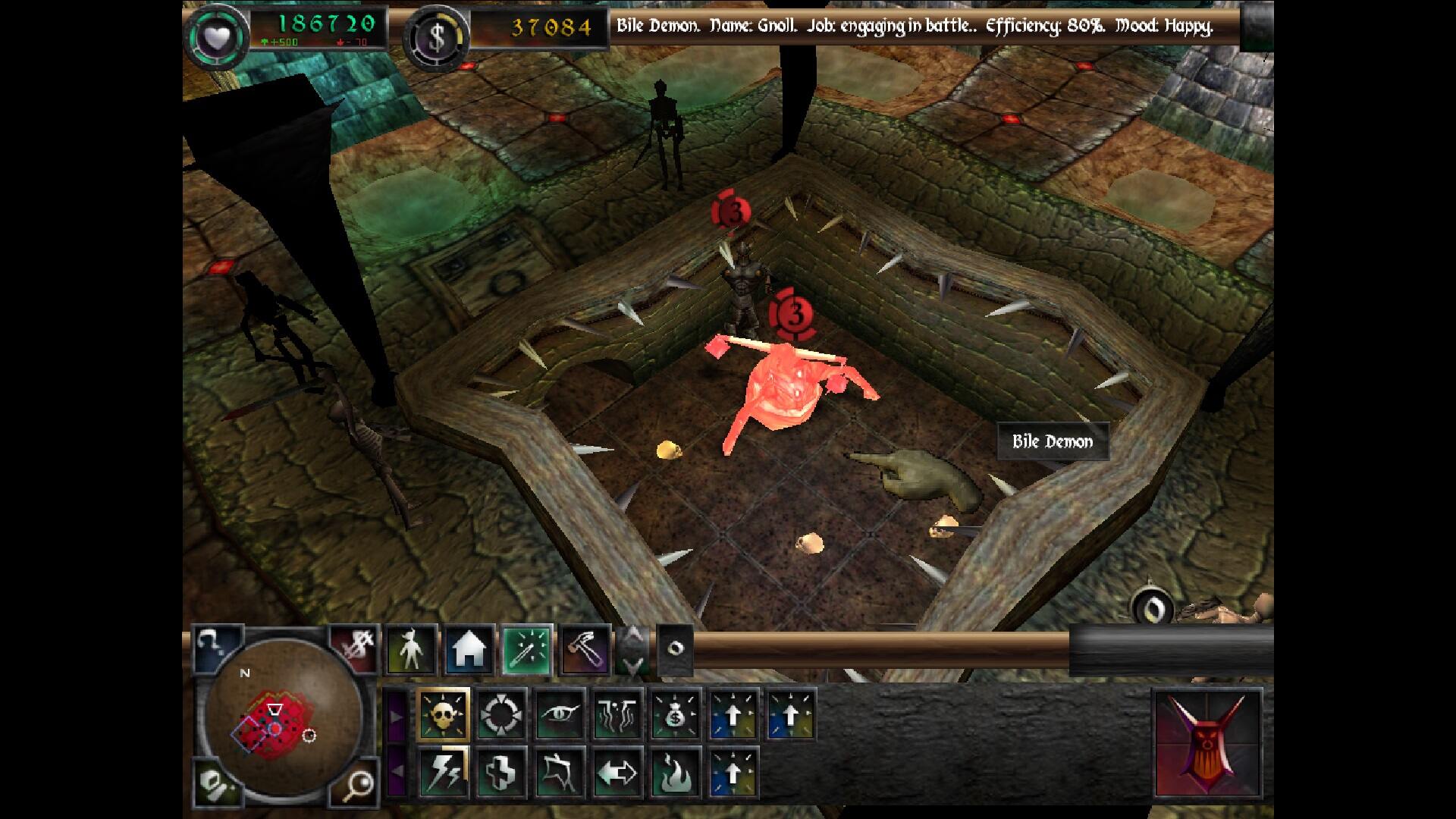Select the ring of arrows spell icon
This screenshot has height=819, width=1456.
(501, 714)
